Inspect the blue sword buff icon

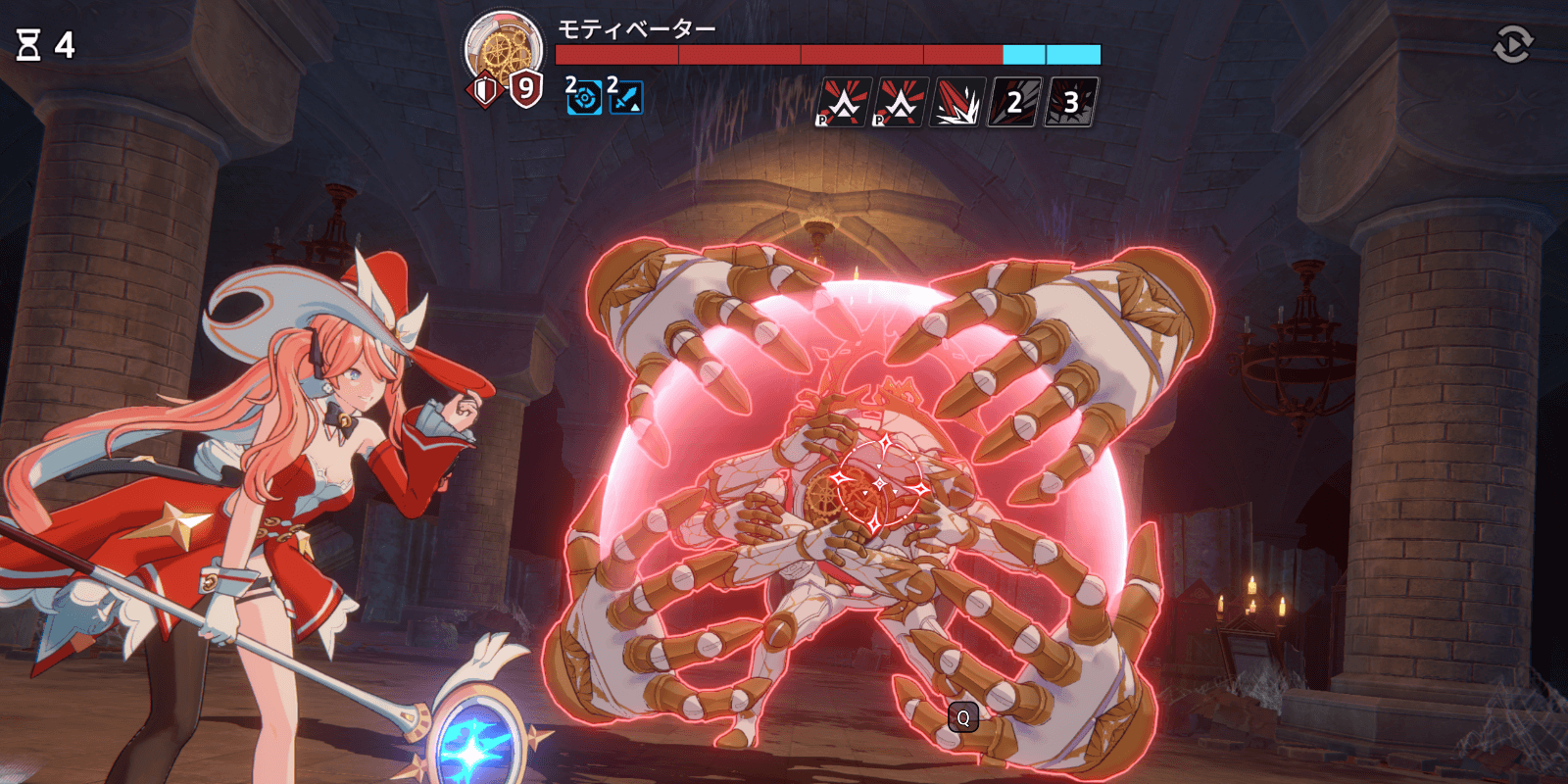coord(625,98)
